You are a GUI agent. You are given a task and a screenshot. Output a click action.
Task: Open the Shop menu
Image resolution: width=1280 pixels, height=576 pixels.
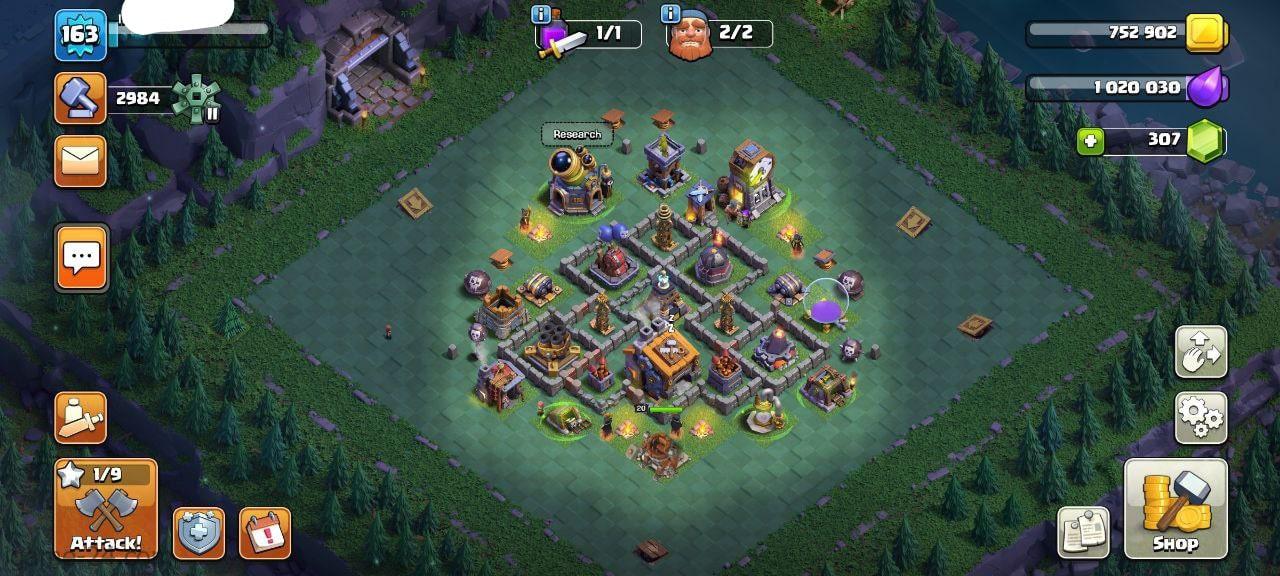1175,508
